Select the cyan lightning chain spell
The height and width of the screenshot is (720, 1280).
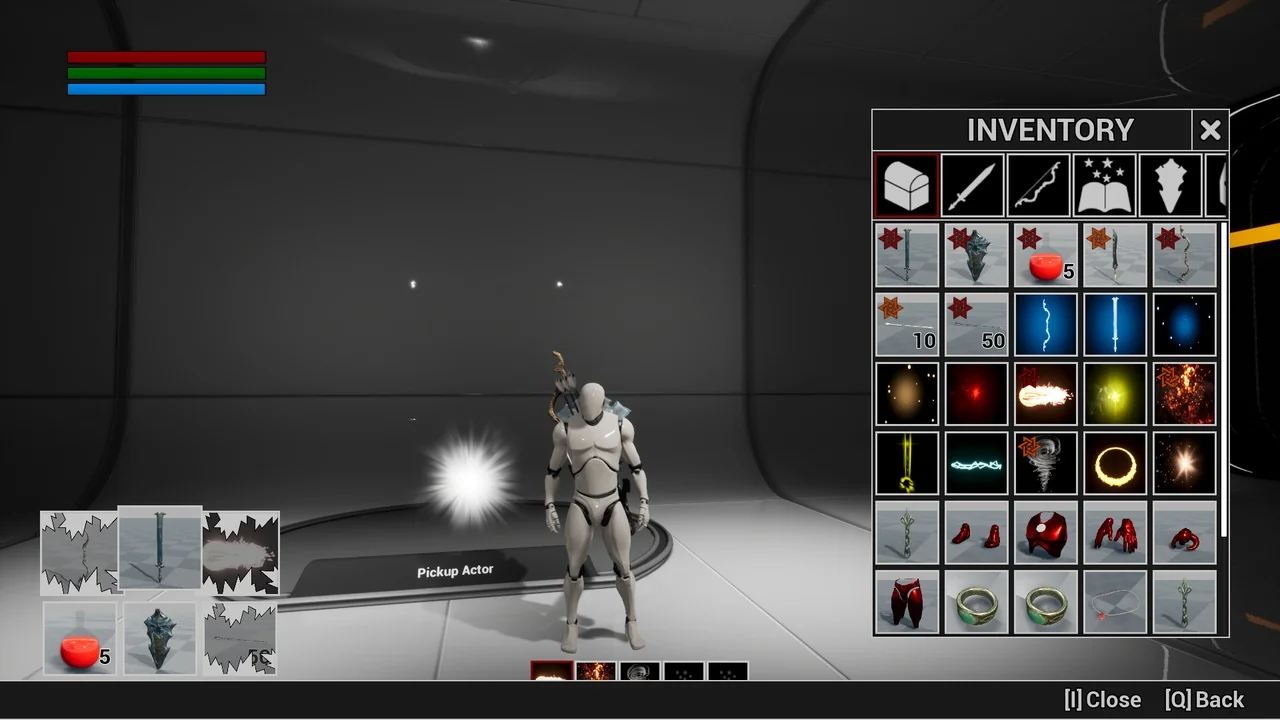[x=976, y=463]
